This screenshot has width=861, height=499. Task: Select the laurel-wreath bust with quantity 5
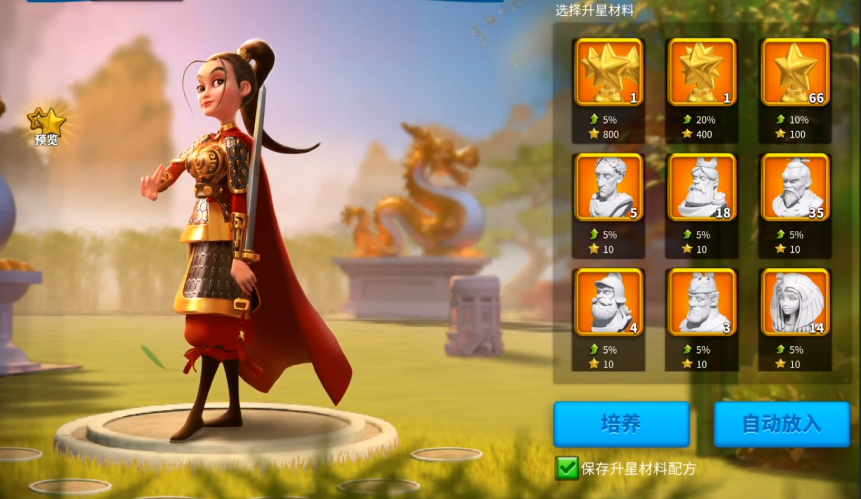coord(608,187)
